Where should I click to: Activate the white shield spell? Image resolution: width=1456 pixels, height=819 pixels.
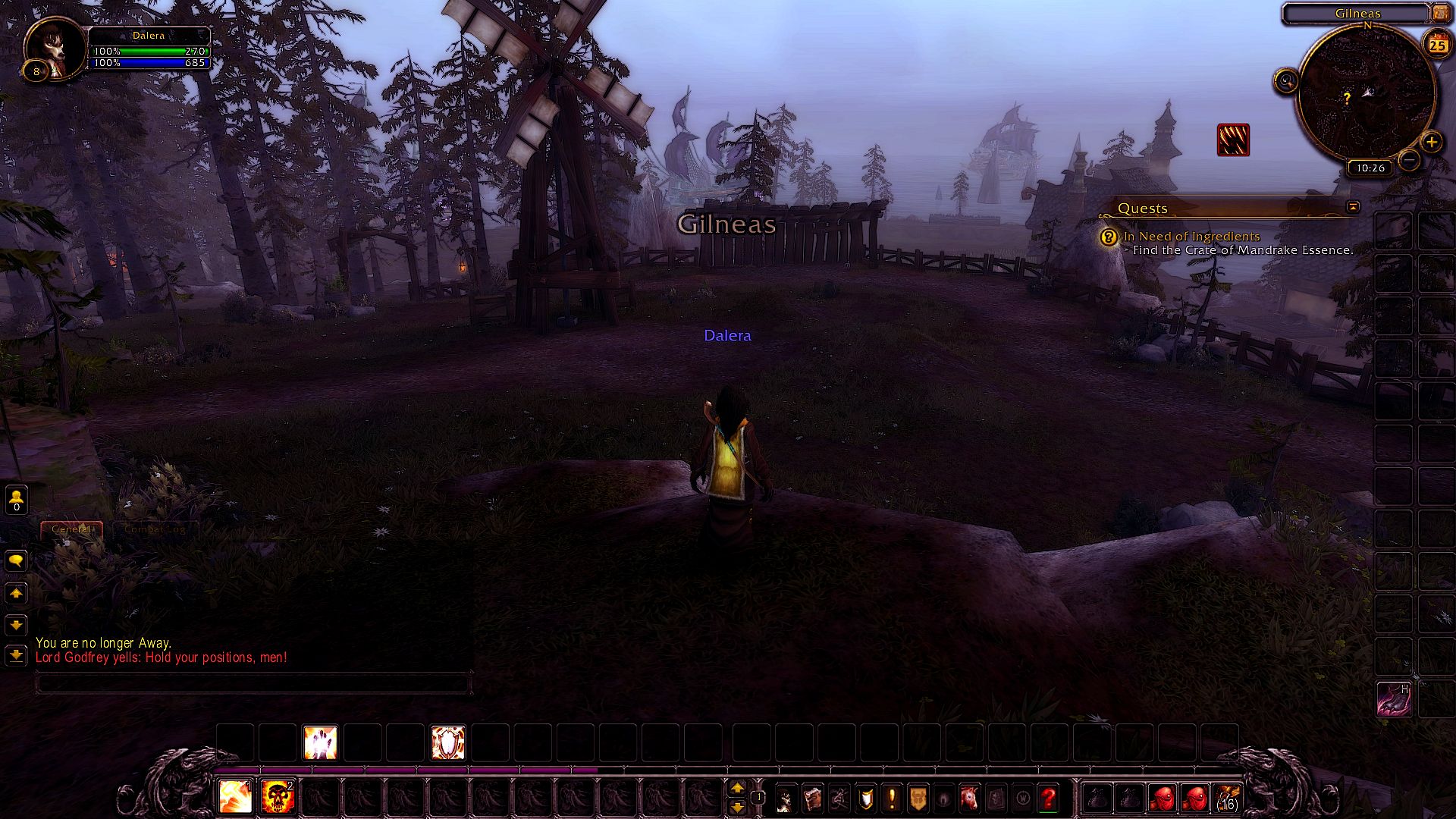[x=447, y=742]
